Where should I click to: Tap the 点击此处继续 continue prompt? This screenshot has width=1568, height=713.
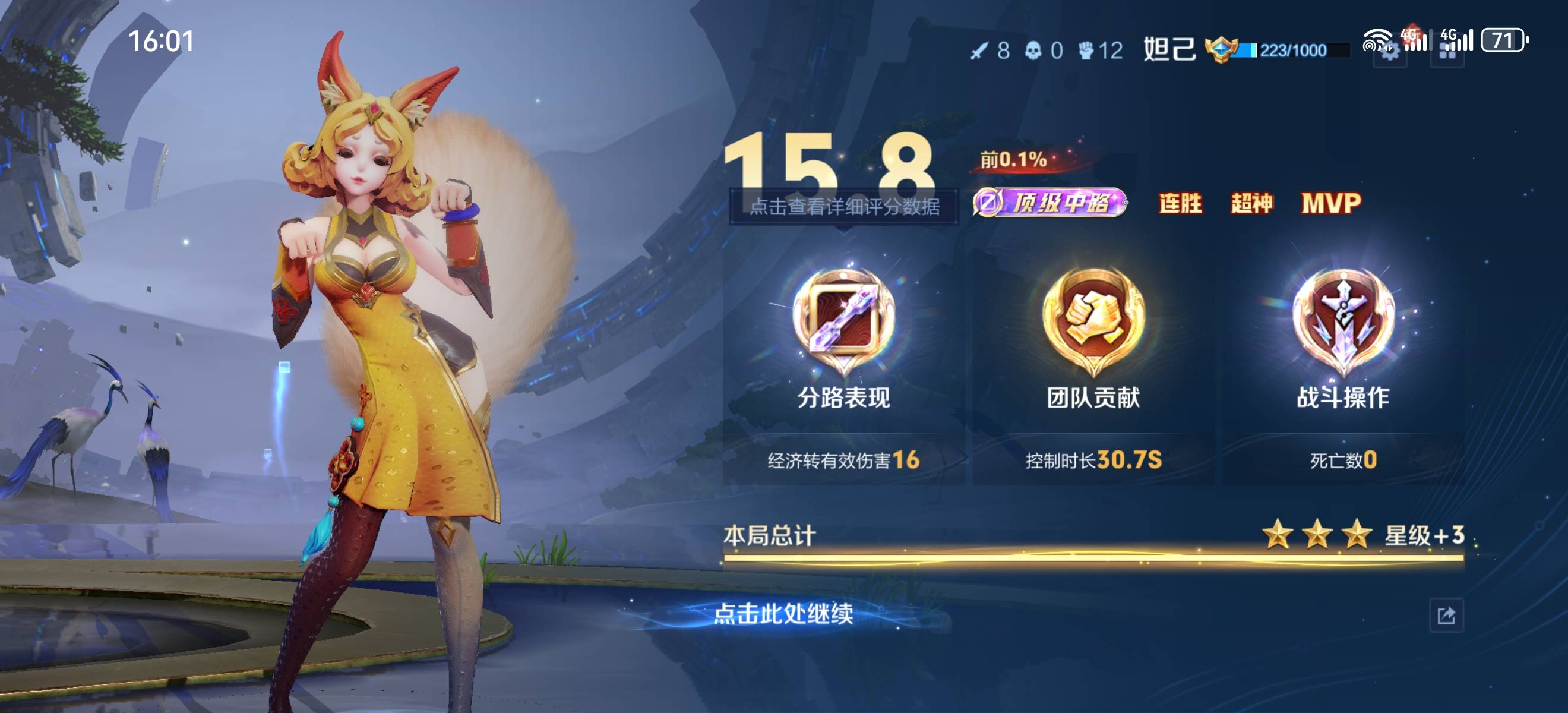(783, 614)
